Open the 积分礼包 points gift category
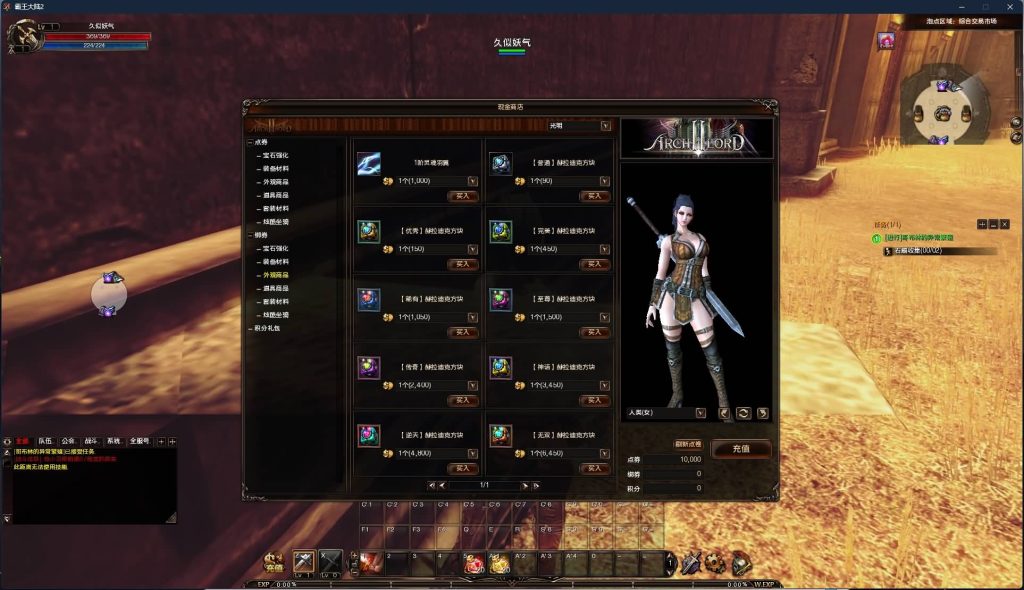 coord(269,328)
